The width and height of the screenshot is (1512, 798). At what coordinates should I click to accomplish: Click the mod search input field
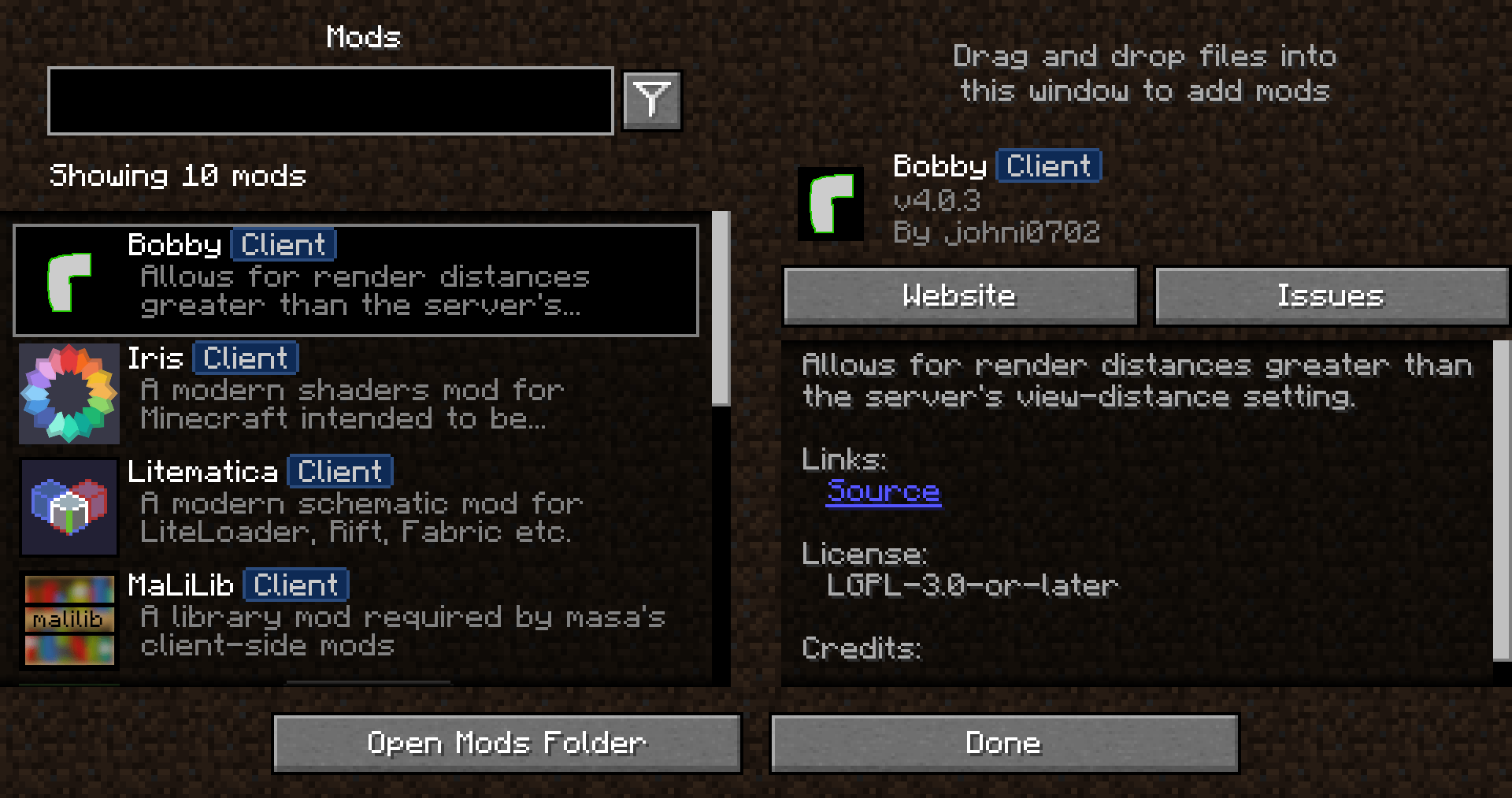[x=331, y=100]
